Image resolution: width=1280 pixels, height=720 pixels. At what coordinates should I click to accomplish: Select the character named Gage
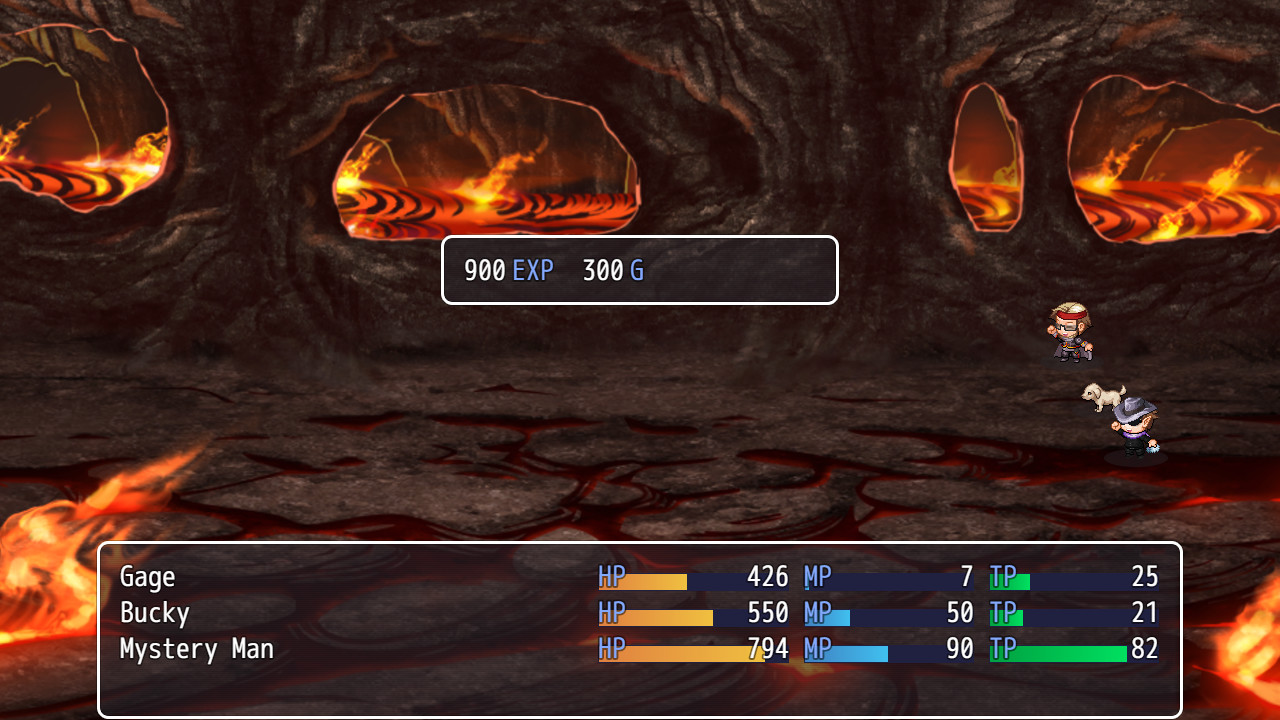point(147,577)
